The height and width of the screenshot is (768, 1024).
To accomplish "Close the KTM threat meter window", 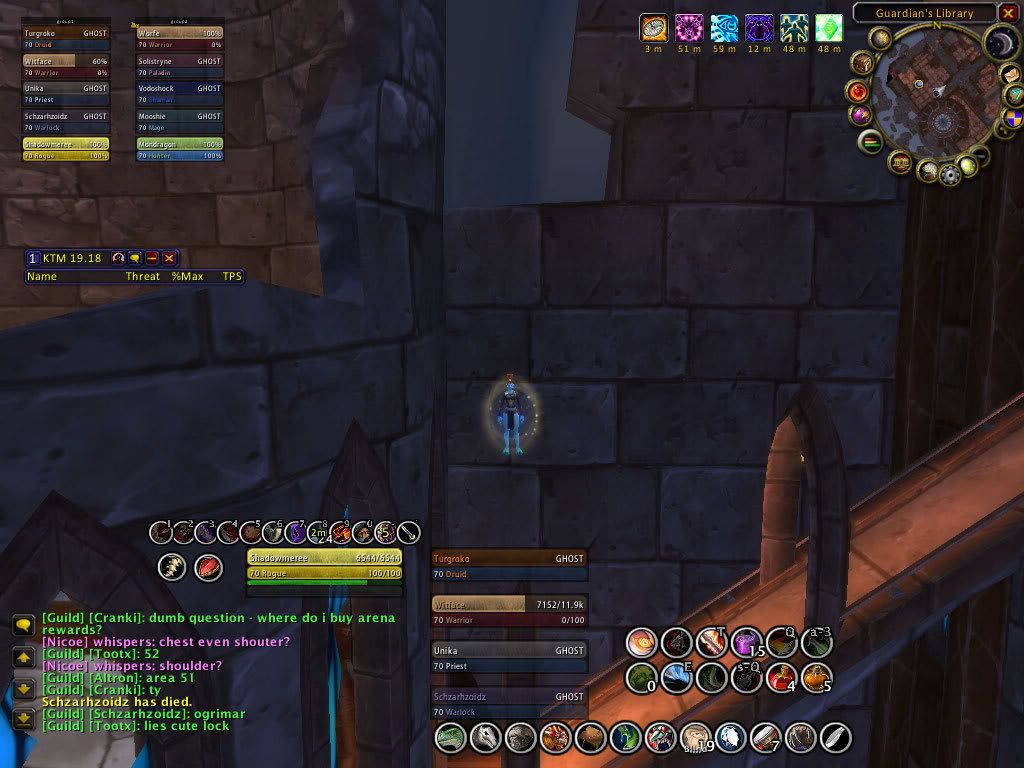I will [x=169, y=258].
